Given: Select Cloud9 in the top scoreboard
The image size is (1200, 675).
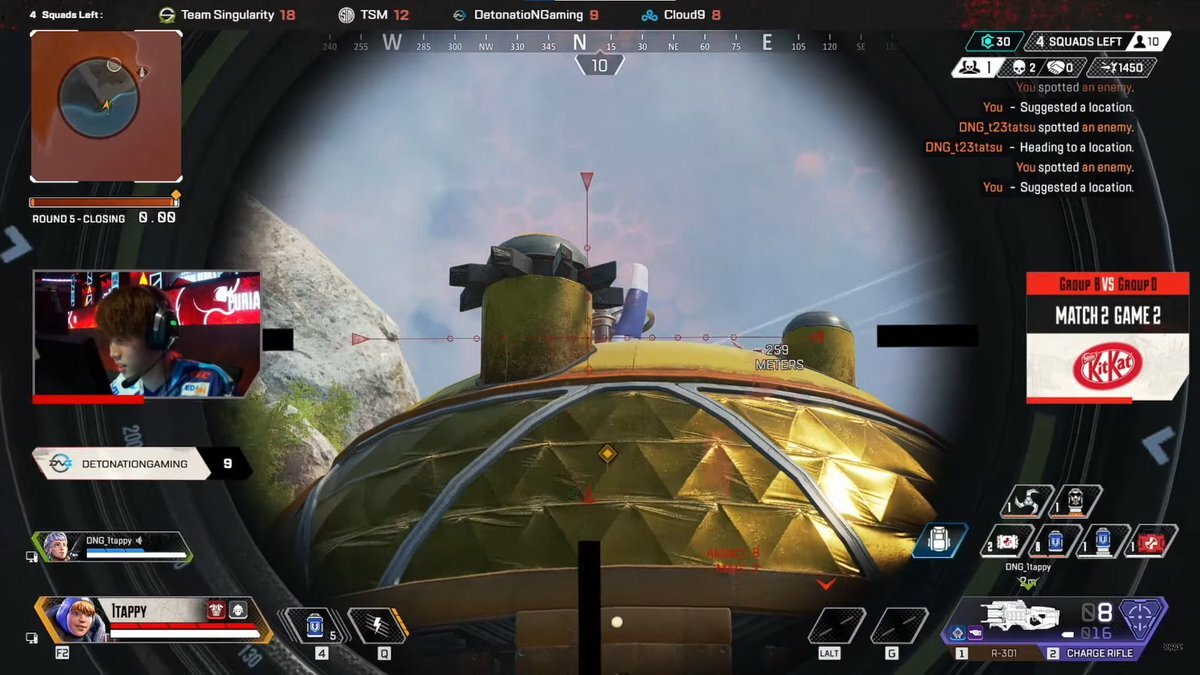Looking at the screenshot, I should 680,15.
